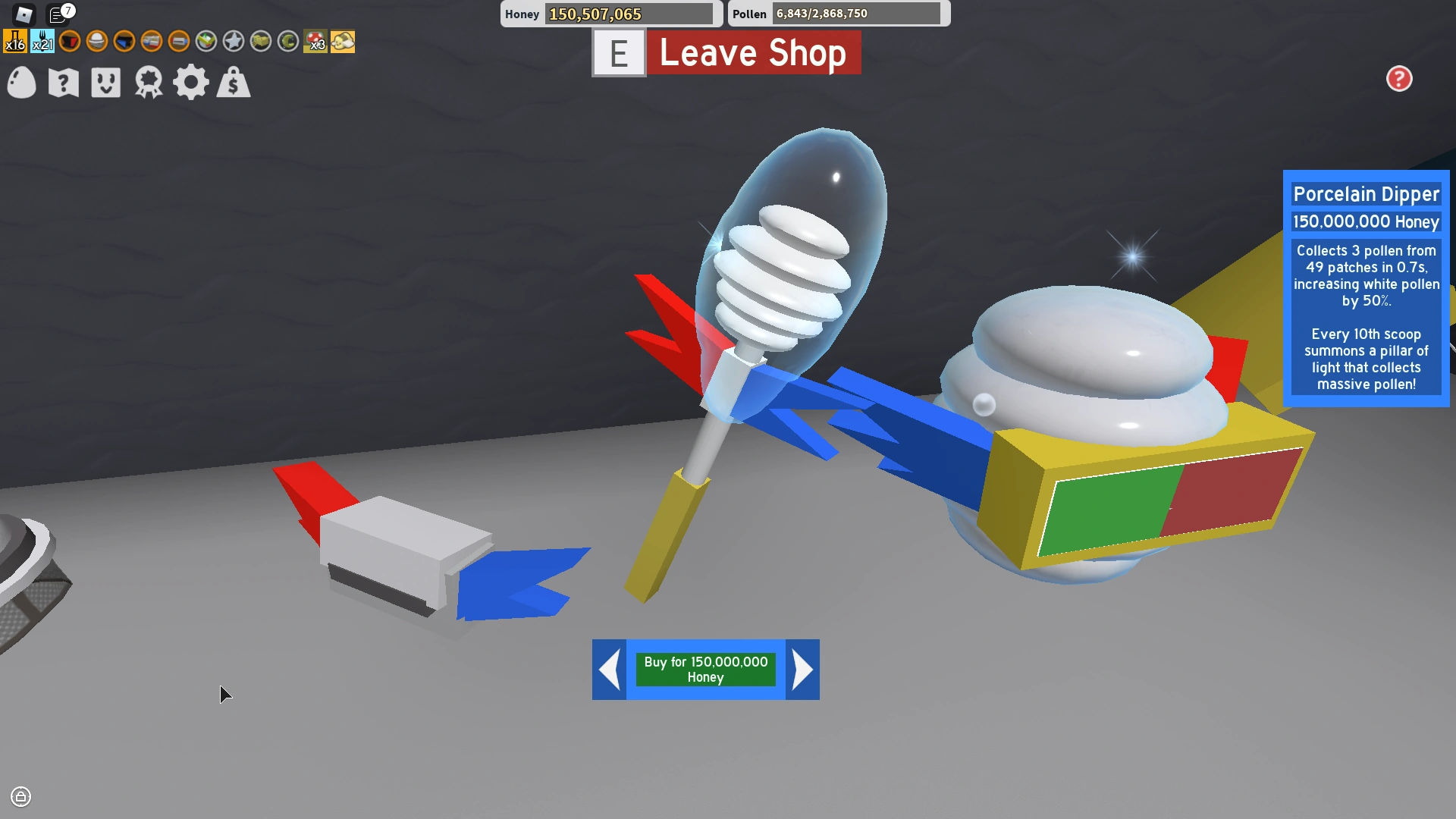Image resolution: width=1456 pixels, height=819 pixels.
Task: Open the egg hatching menu
Action: (20, 83)
